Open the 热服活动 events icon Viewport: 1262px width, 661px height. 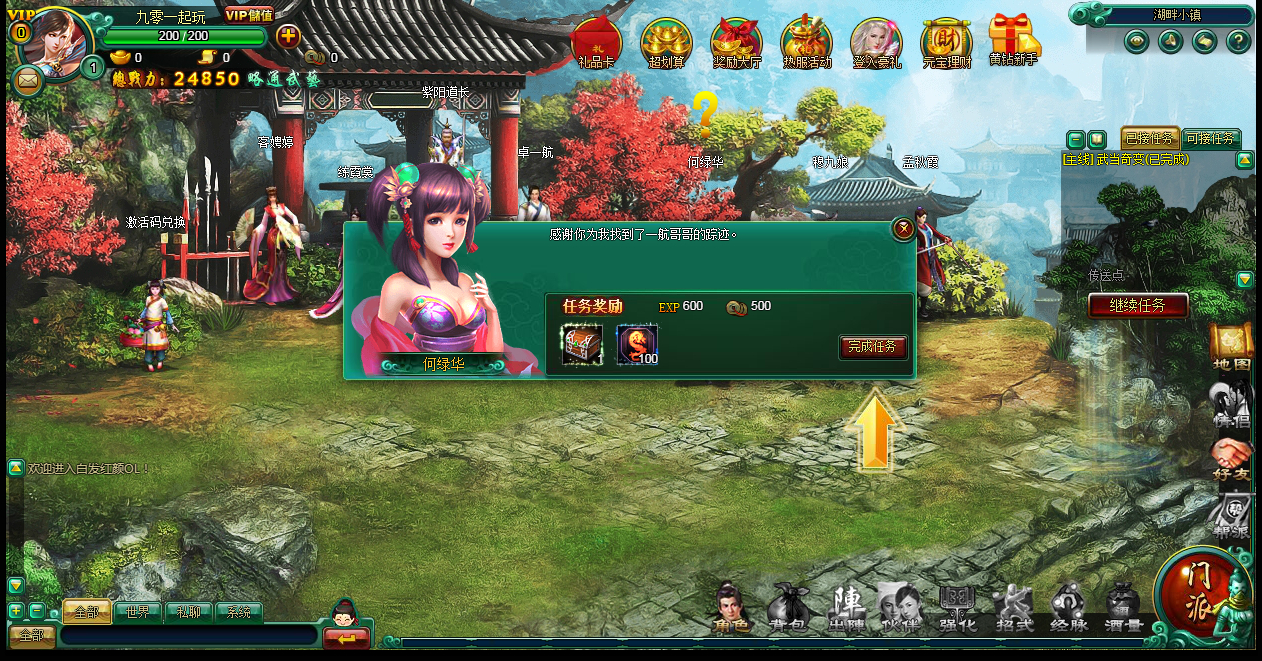click(807, 42)
